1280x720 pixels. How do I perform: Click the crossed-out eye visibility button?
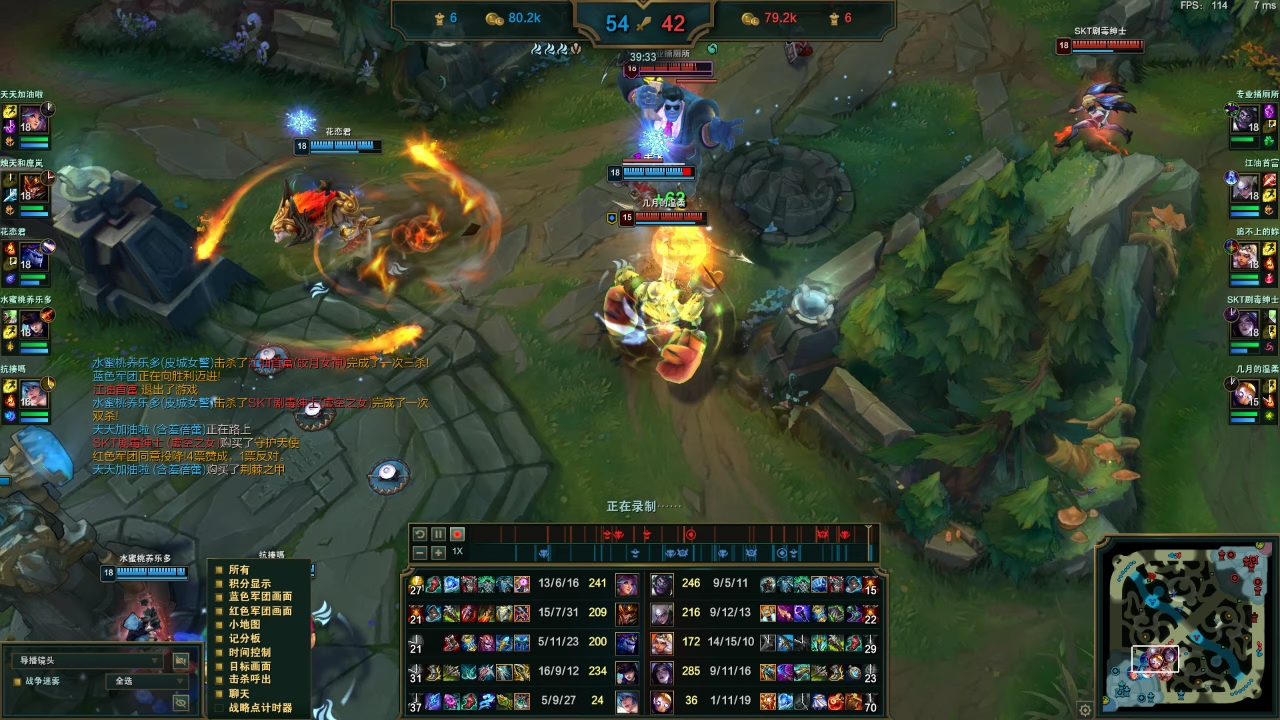pyautogui.click(x=181, y=703)
